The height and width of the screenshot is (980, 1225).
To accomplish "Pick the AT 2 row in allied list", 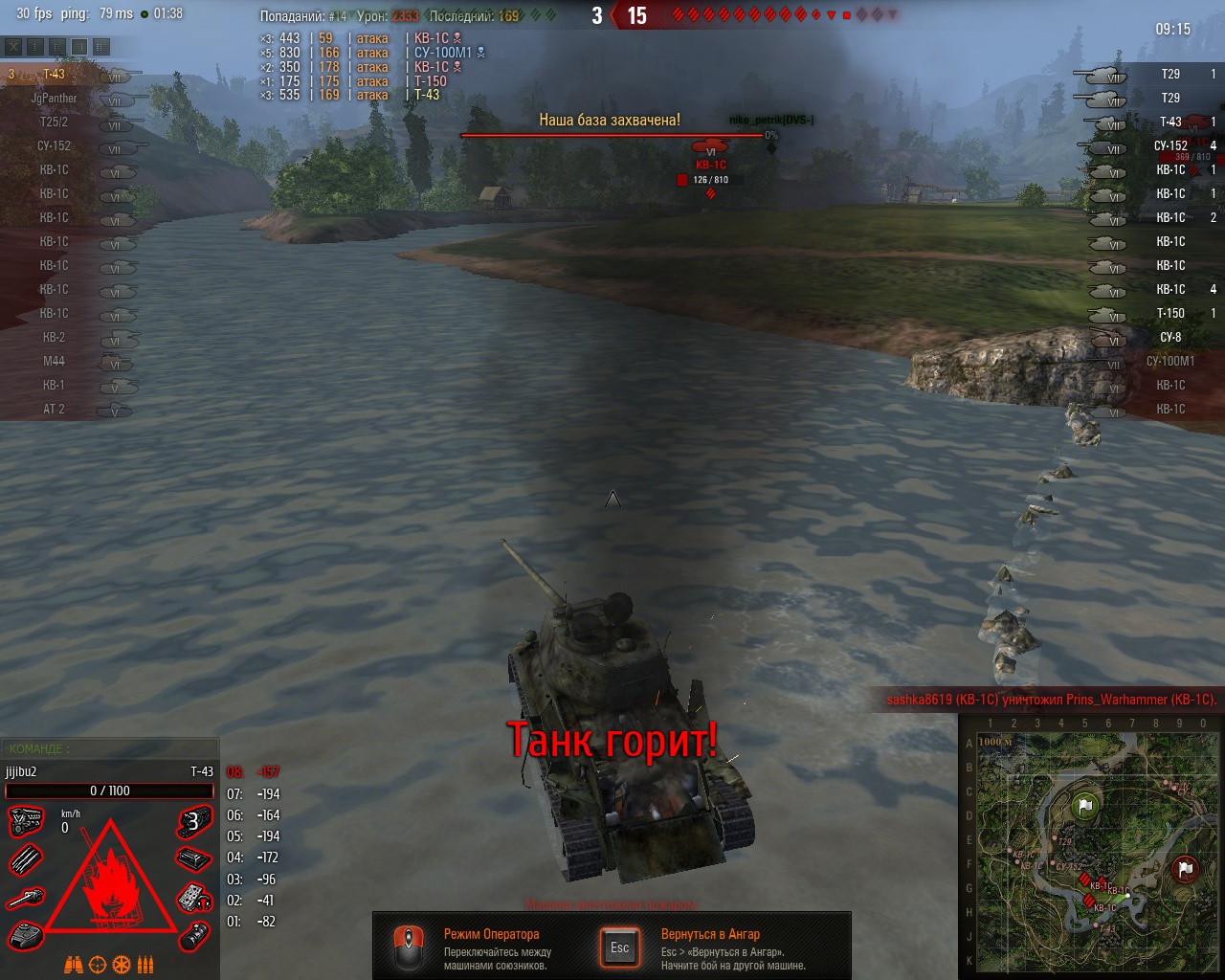I will pos(55,410).
